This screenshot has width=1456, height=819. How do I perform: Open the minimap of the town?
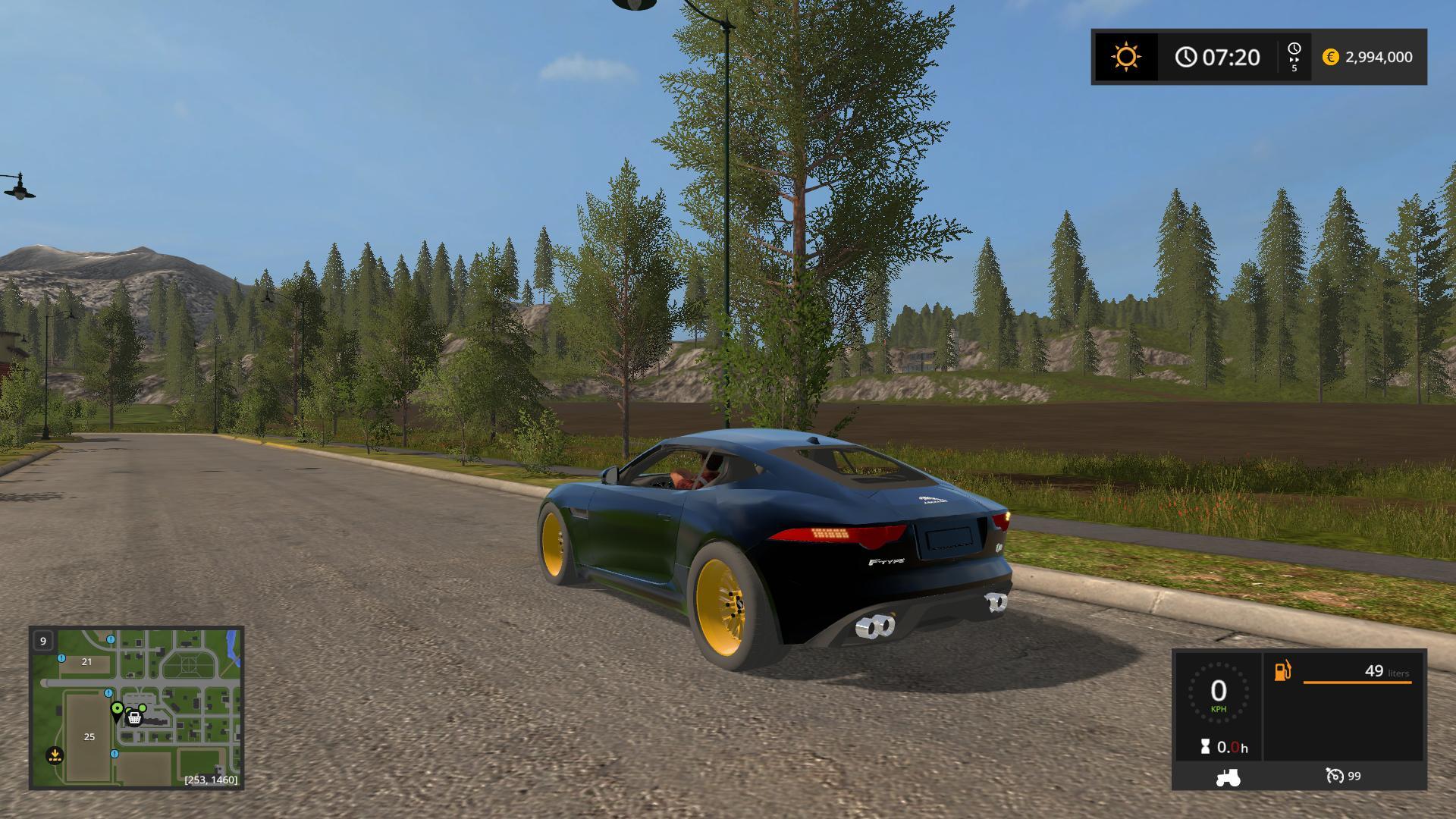click(x=136, y=708)
